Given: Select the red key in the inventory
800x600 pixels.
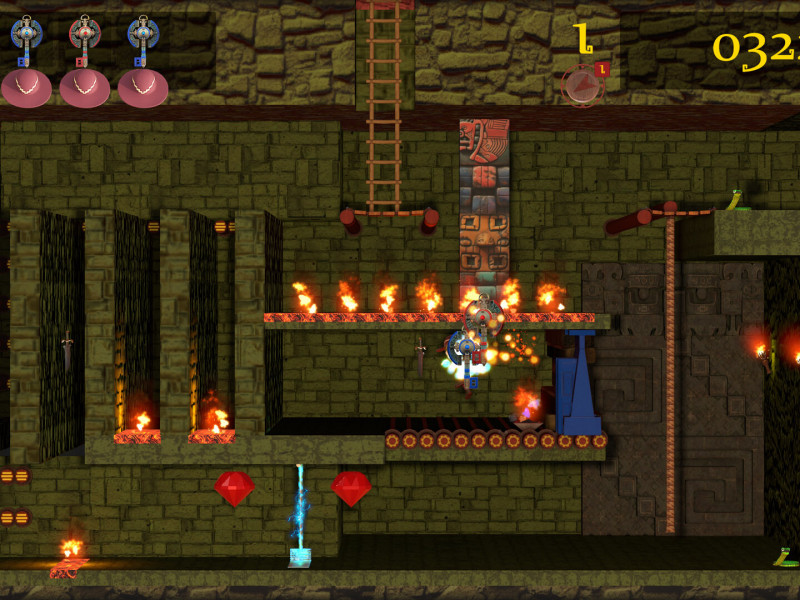Looking at the screenshot, I should pyautogui.click(x=85, y=41).
